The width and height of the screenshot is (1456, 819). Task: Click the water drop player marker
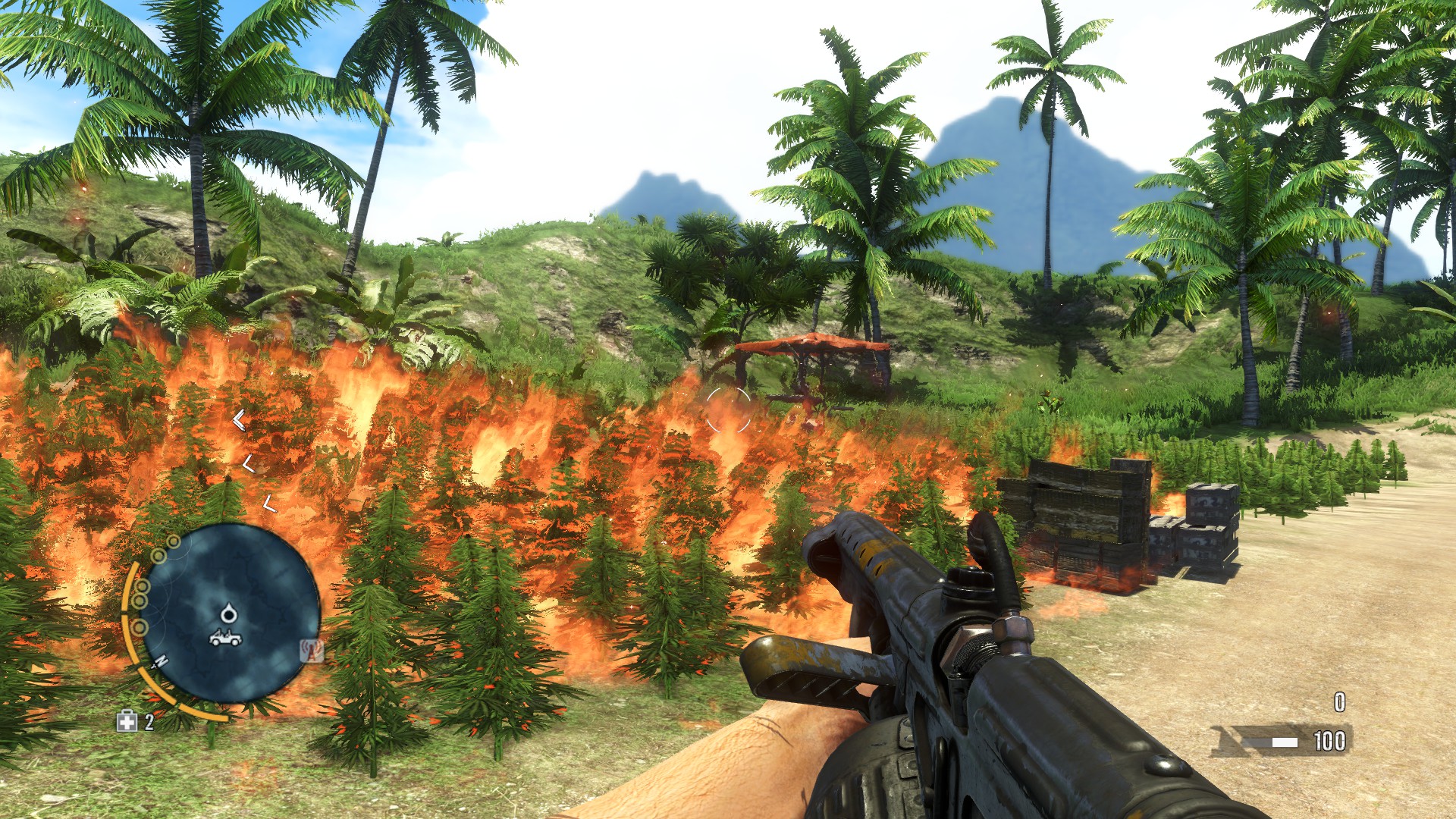[x=229, y=613]
